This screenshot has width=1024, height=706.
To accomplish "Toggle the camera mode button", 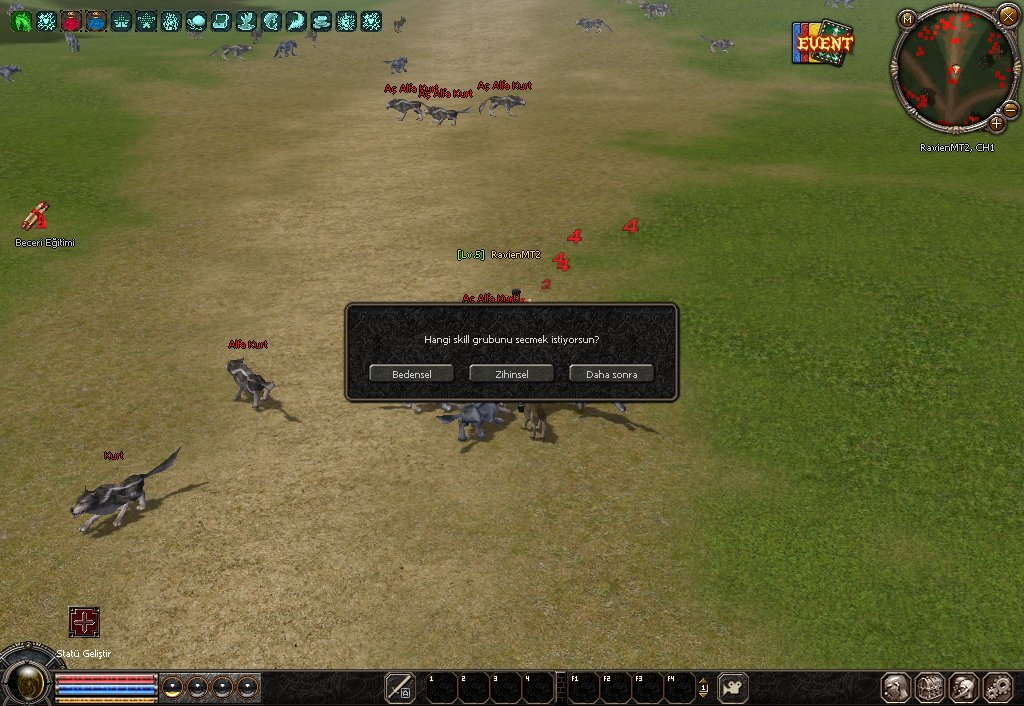I will pos(733,687).
